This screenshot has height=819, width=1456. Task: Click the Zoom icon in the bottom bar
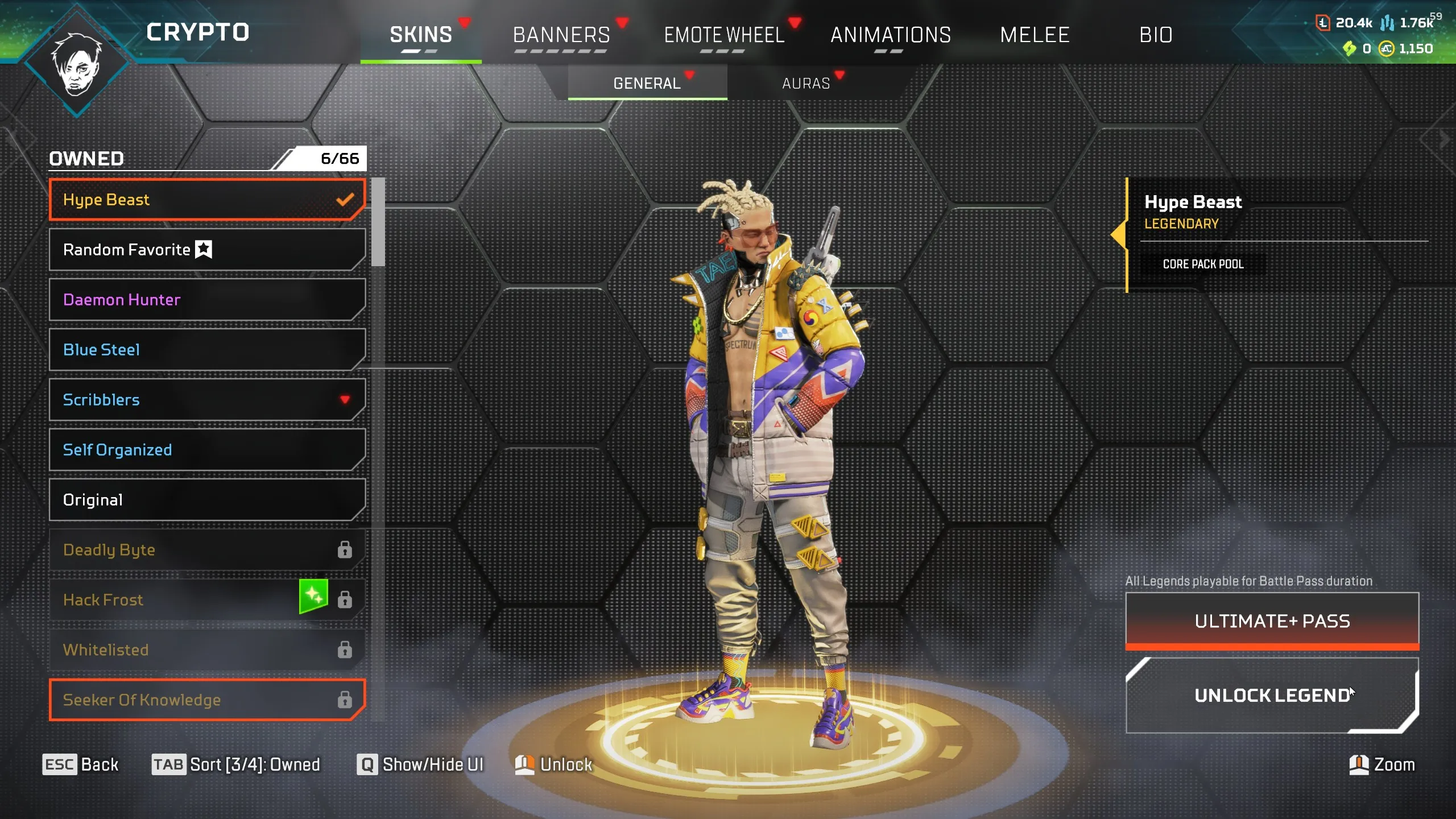pos(1359,764)
